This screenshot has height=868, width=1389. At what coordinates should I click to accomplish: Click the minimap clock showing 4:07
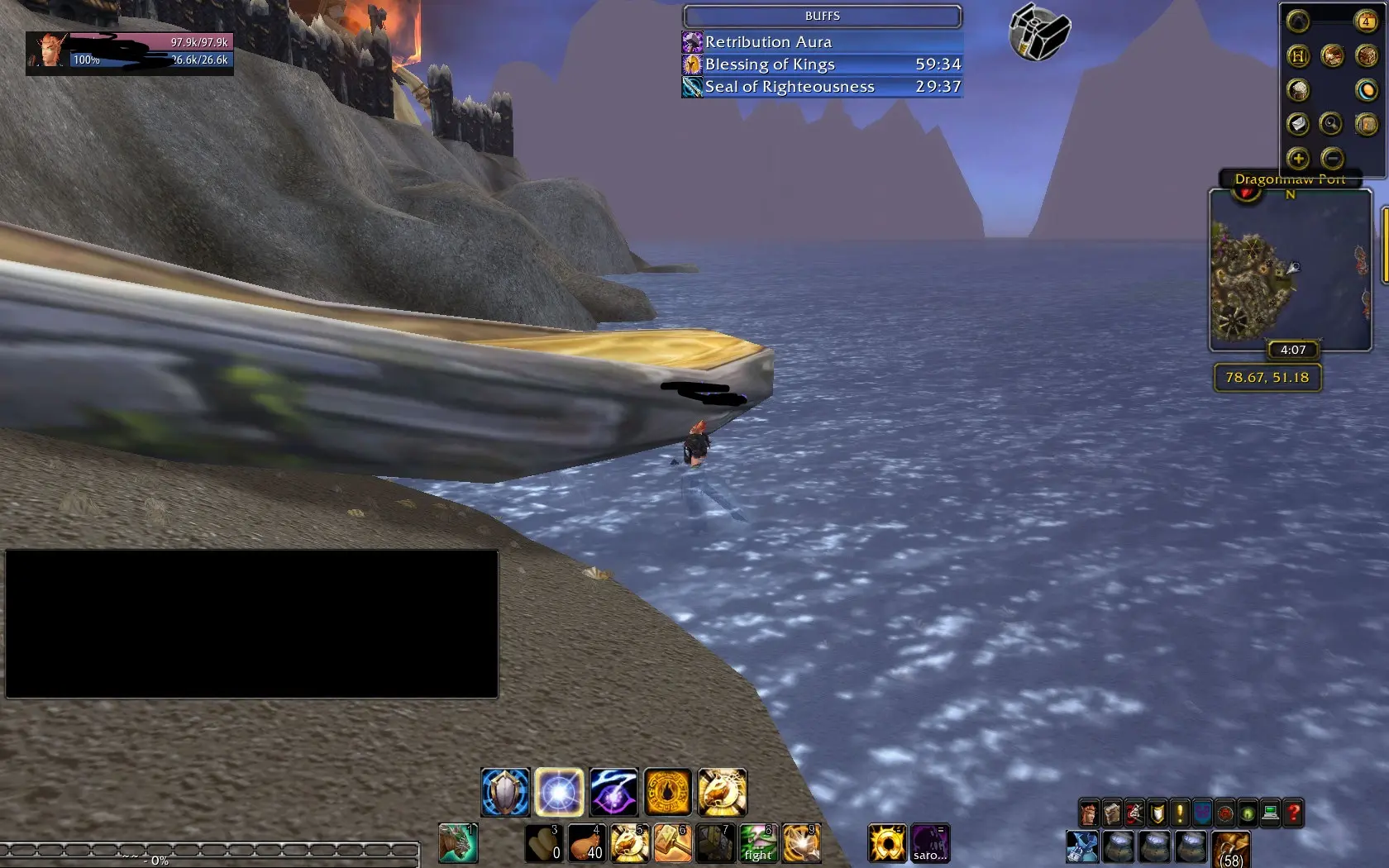click(1293, 350)
